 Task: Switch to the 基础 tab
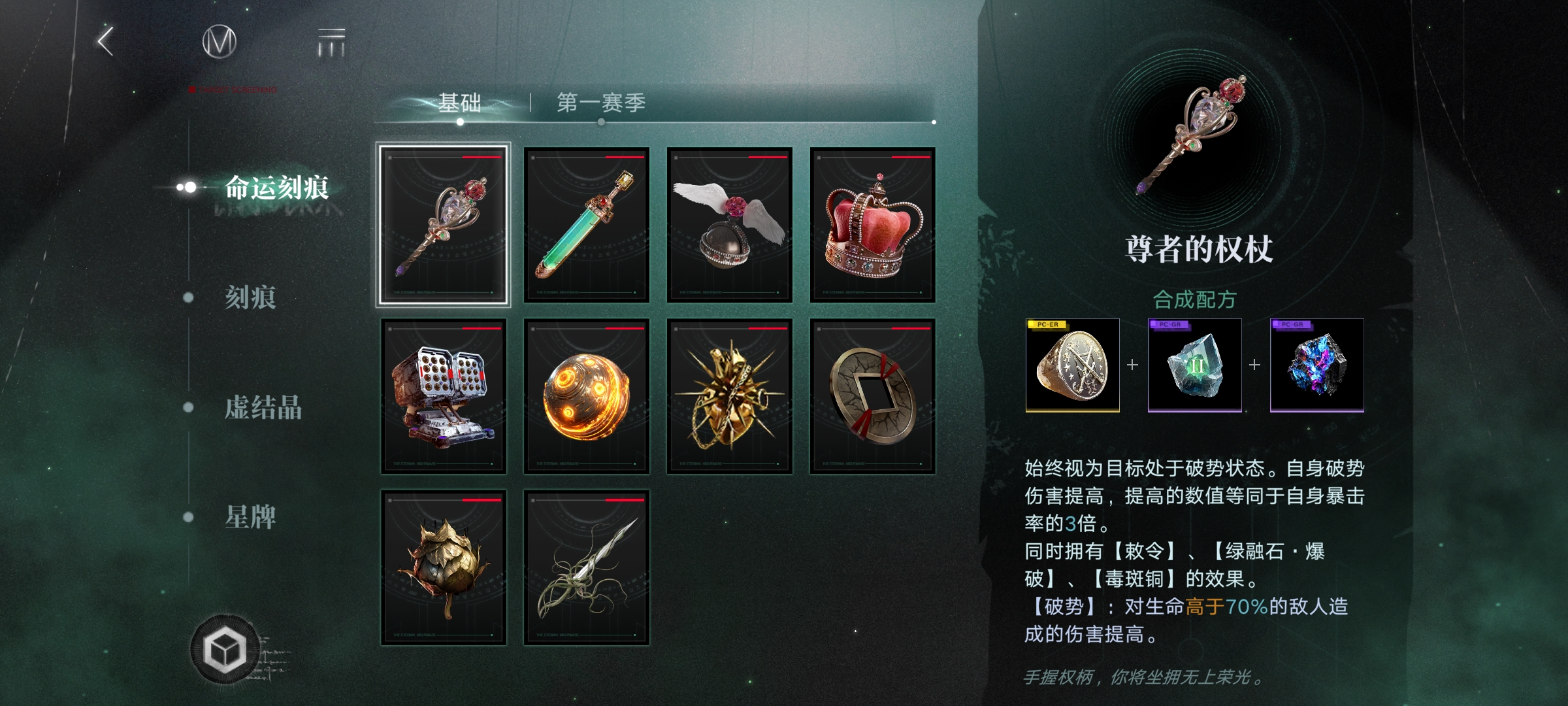pyautogui.click(x=459, y=101)
